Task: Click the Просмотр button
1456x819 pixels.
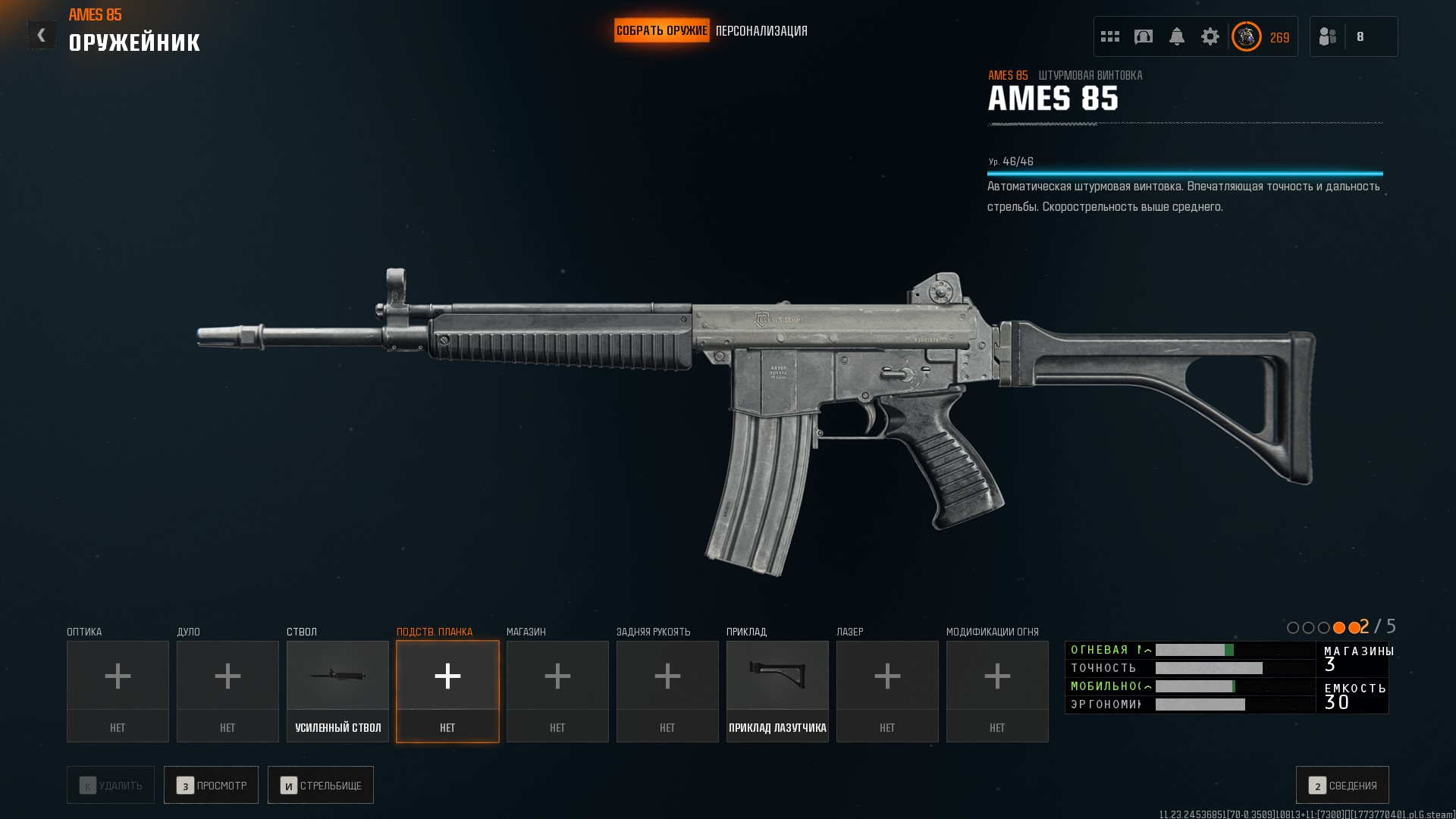Action: click(x=211, y=785)
